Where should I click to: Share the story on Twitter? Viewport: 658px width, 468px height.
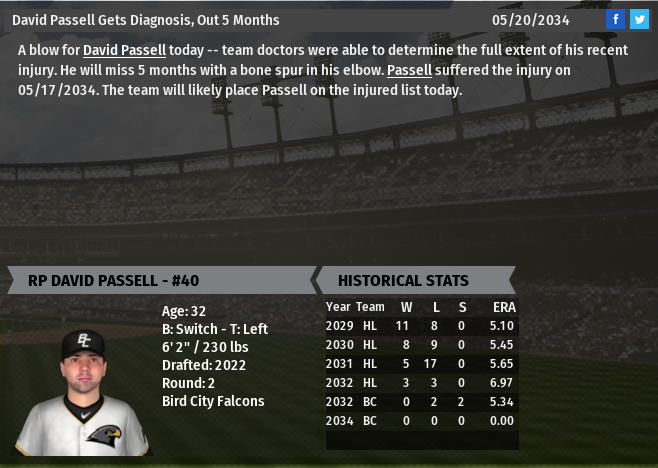(639, 19)
